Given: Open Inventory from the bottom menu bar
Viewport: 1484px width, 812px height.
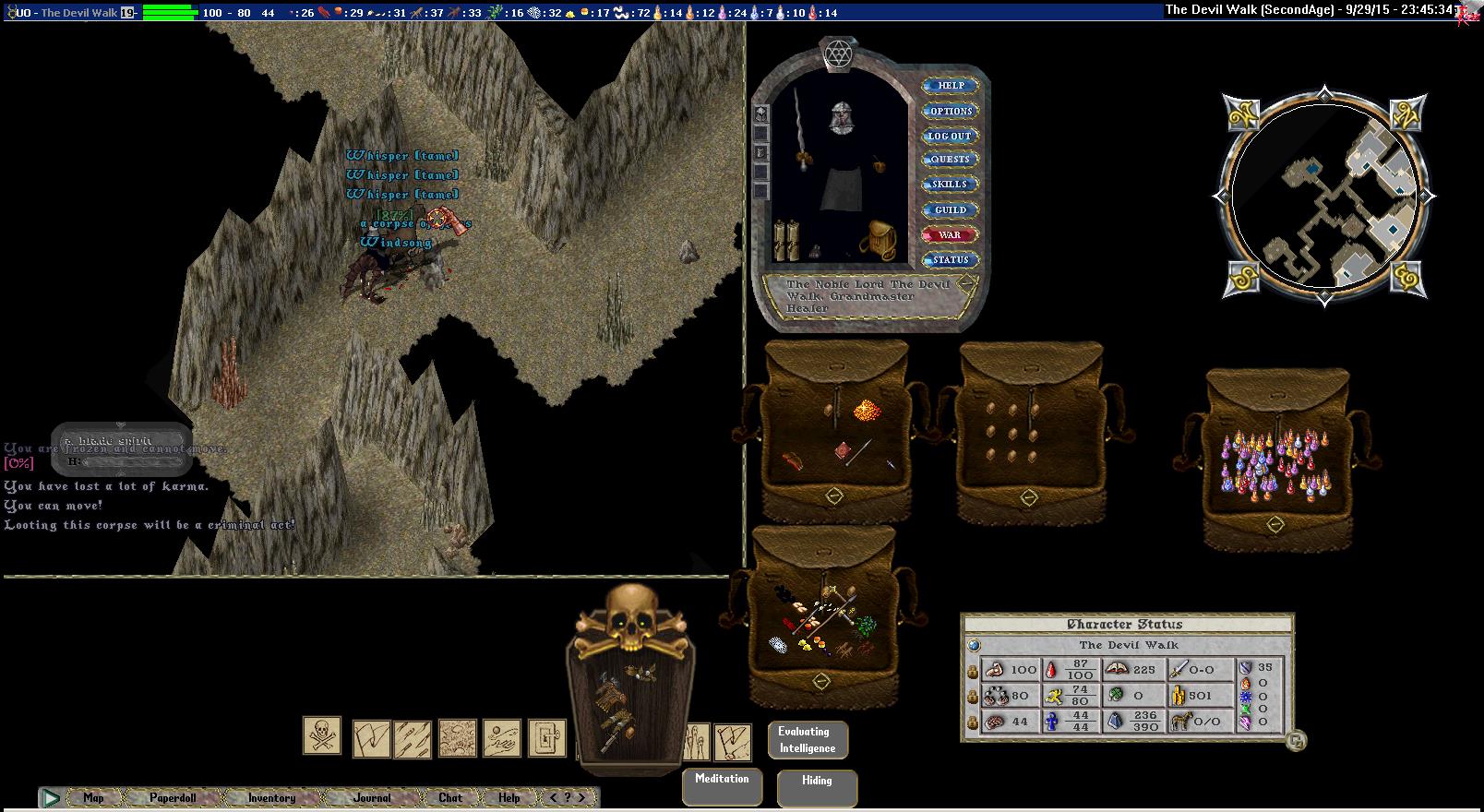Looking at the screenshot, I should tap(271, 798).
